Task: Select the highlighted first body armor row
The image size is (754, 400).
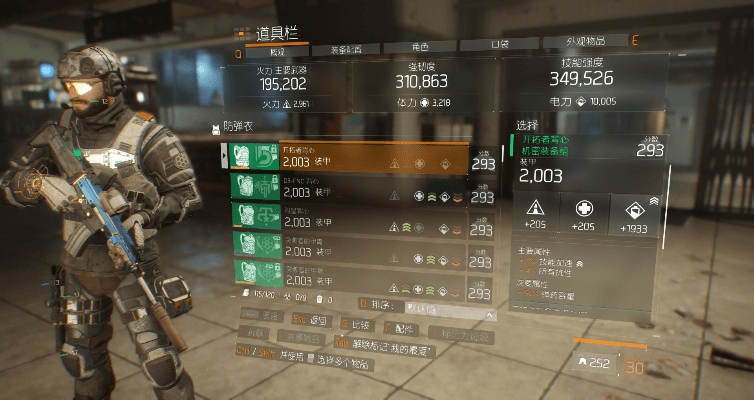Action: coord(345,158)
